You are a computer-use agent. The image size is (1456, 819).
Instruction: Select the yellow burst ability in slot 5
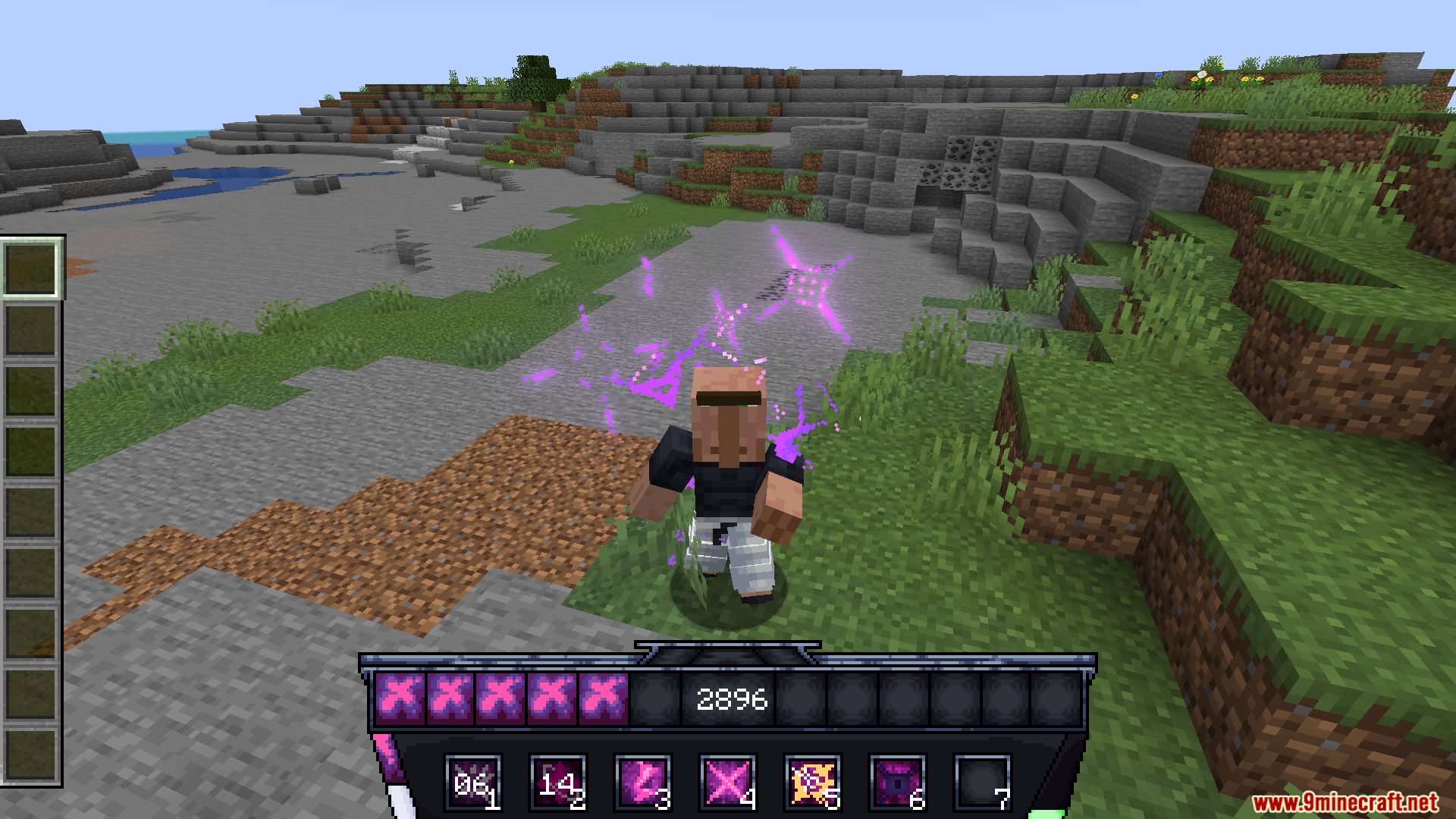812,781
